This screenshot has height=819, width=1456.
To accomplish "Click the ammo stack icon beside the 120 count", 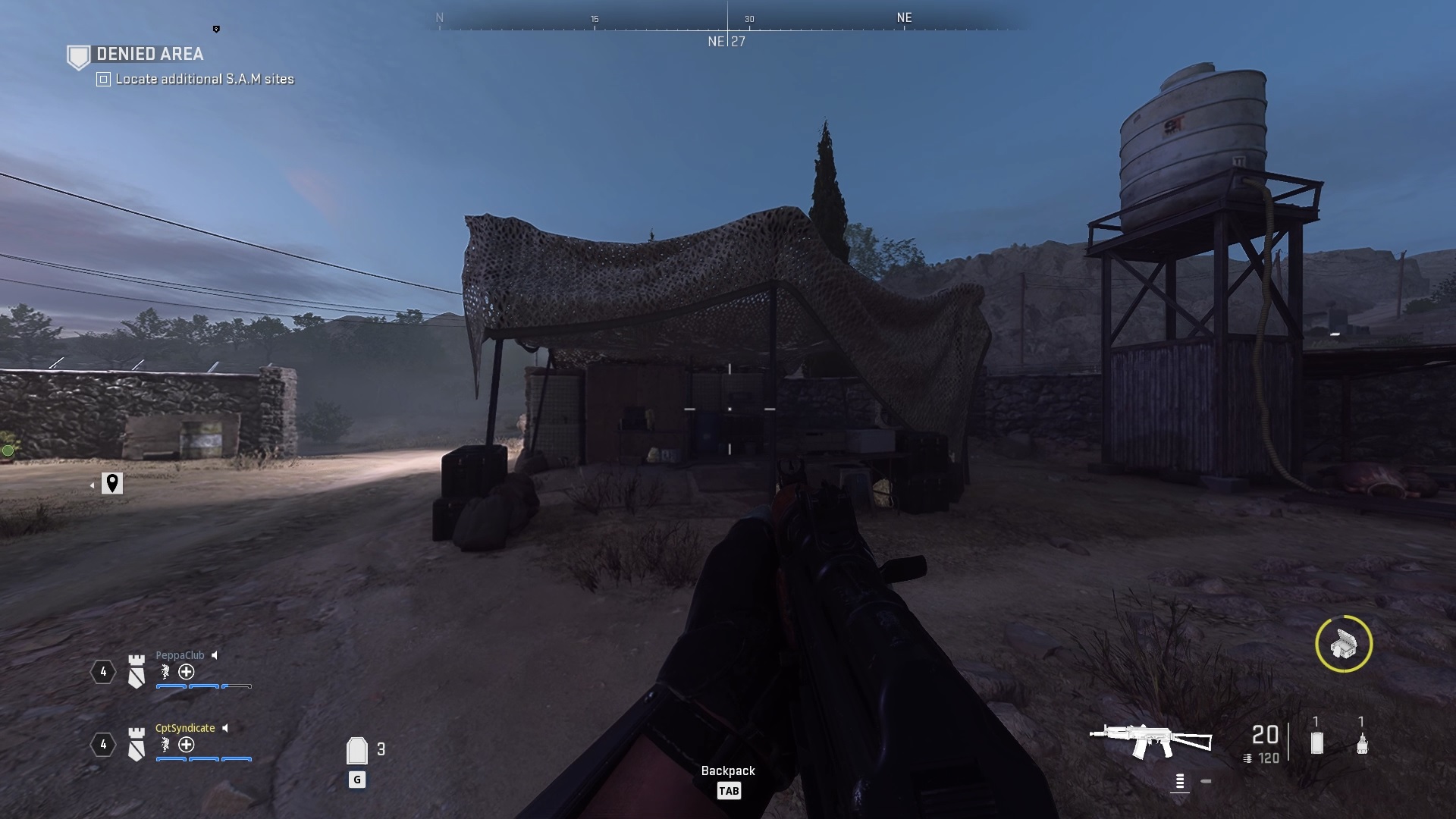I will [x=1247, y=757].
